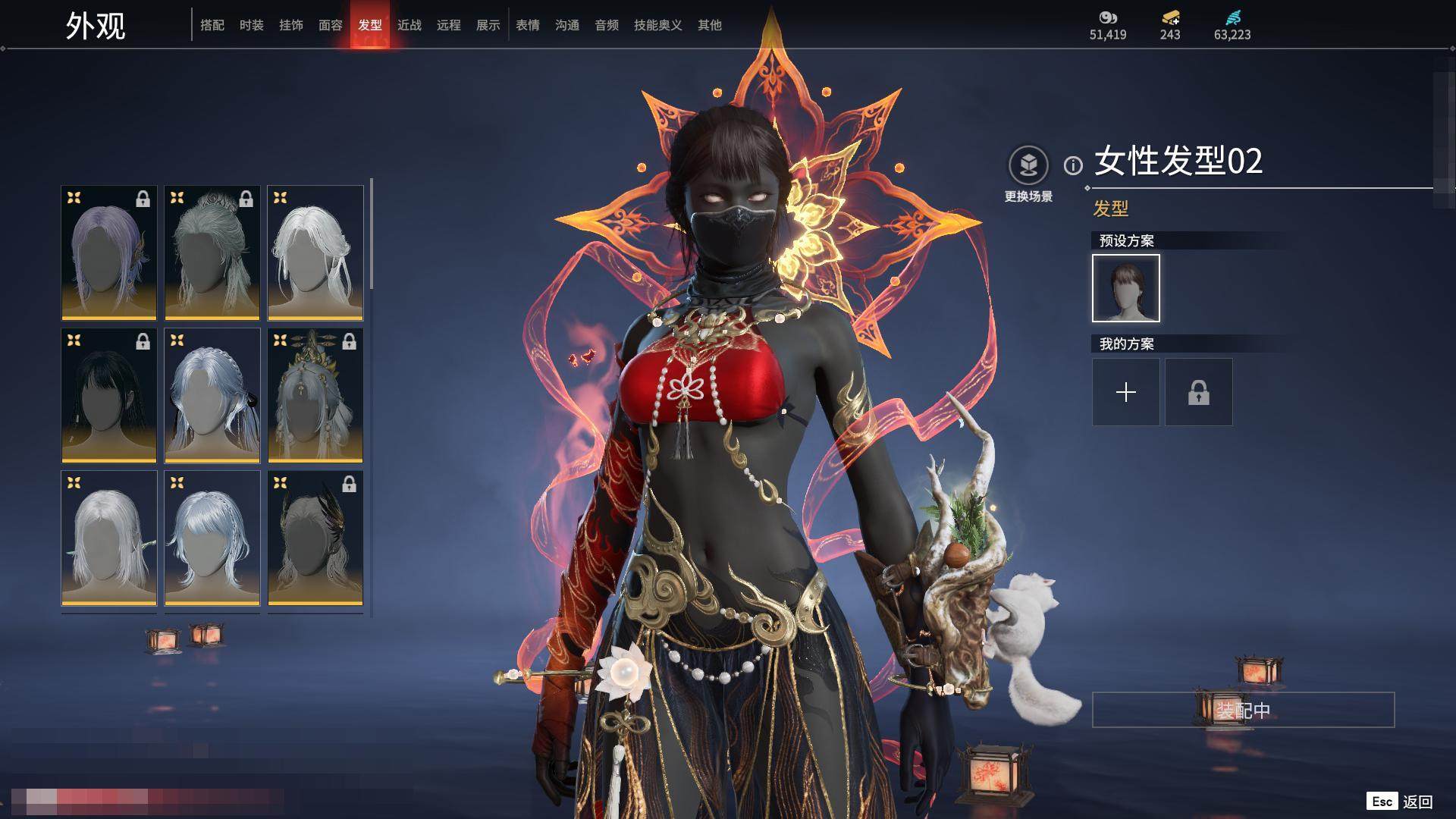The height and width of the screenshot is (819, 1456).
Task: Pick the hairstyle with golden crown headdress
Action: [x=315, y=395]
